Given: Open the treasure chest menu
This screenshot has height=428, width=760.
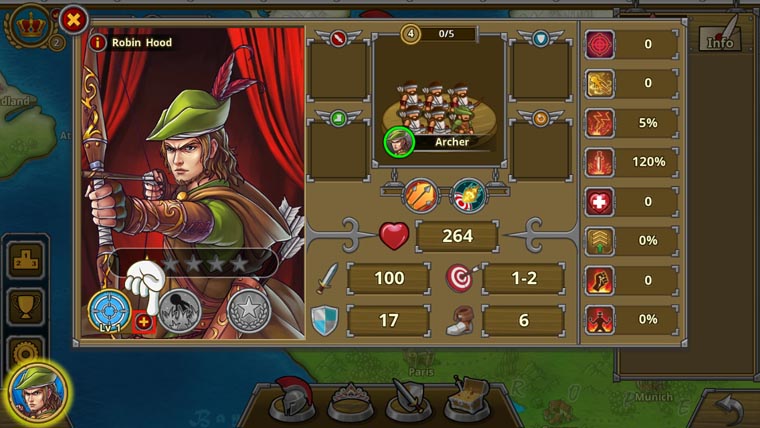Looking at the screenshot, I should tap(468, 398).
